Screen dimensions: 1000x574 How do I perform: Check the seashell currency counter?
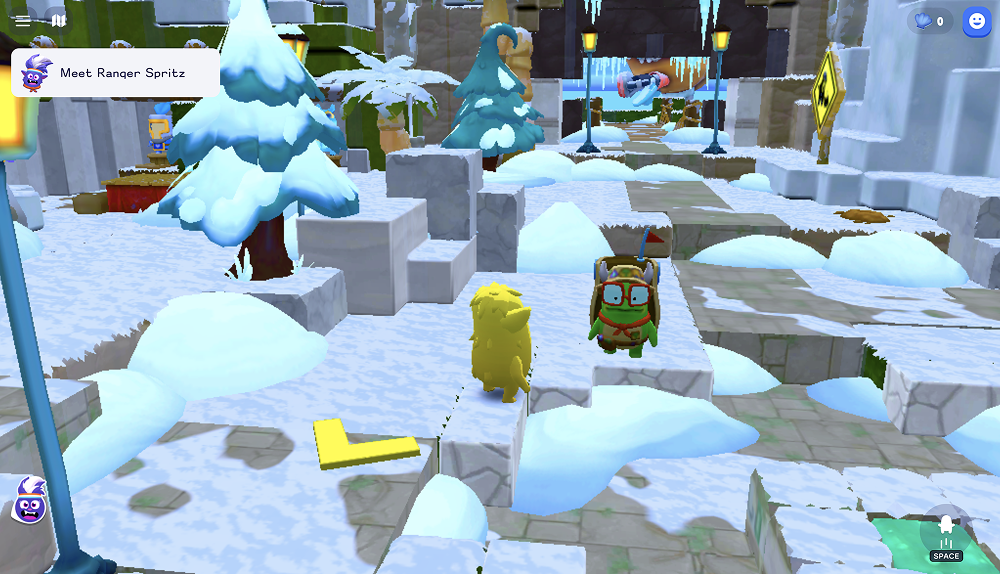click(x=929, y=21)
